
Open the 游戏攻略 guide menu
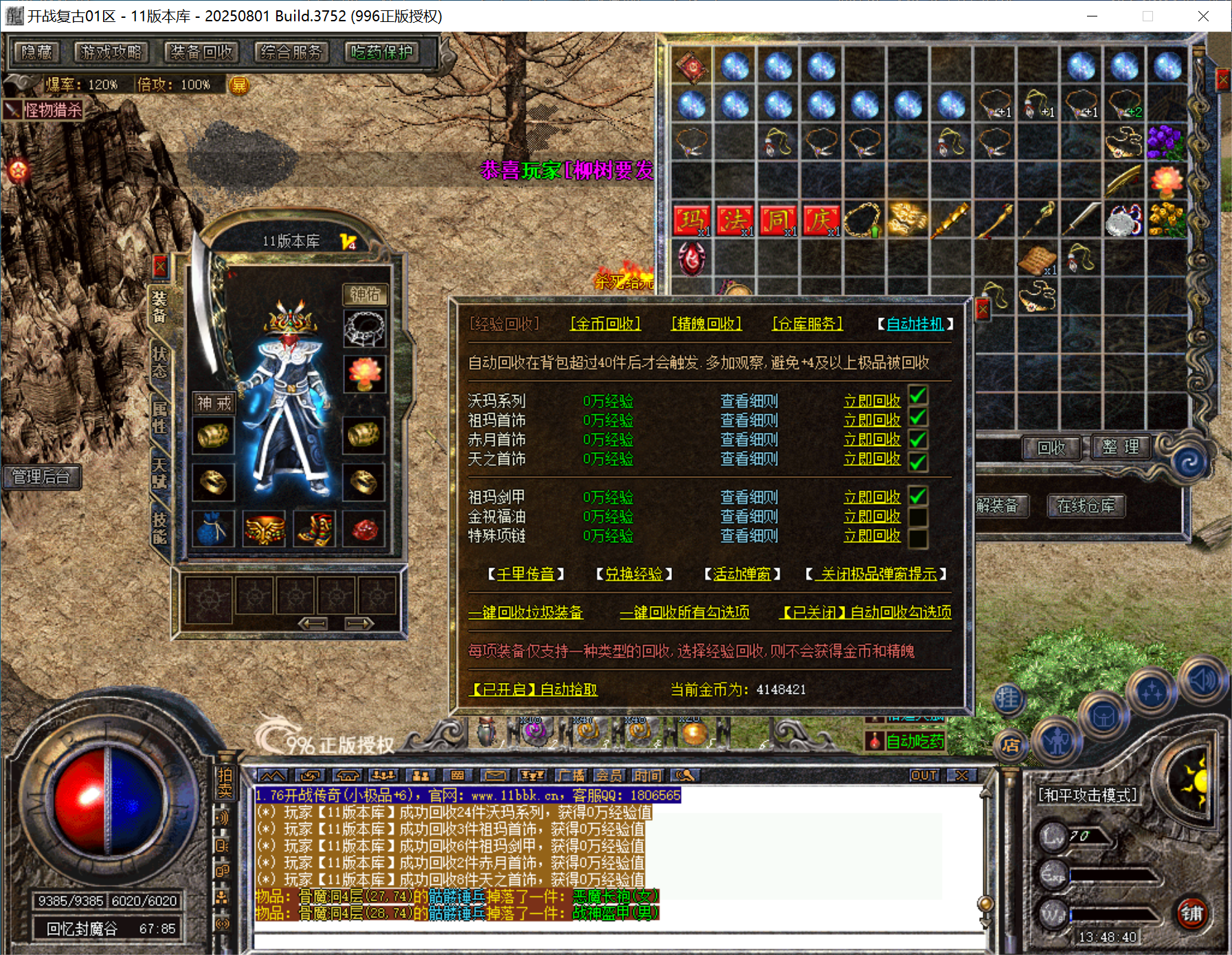[111, 52]
